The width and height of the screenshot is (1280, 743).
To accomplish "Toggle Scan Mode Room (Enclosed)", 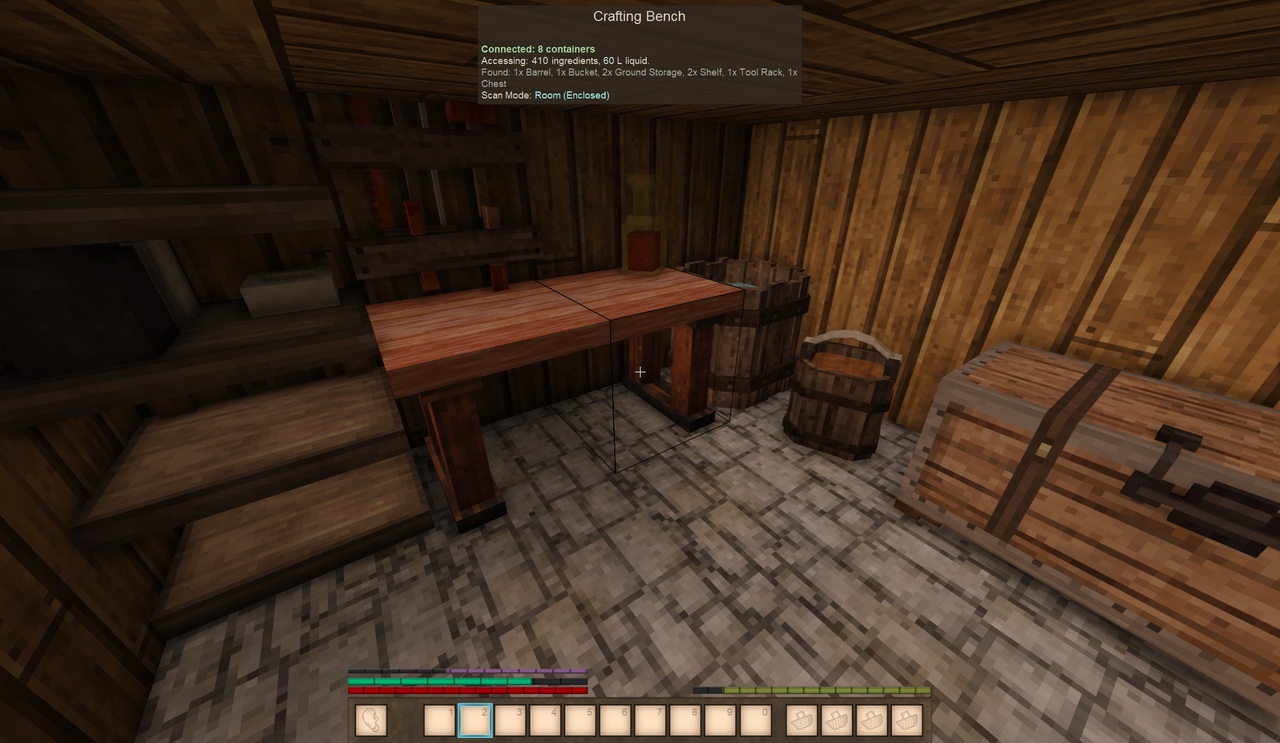I will coord(571,95).
